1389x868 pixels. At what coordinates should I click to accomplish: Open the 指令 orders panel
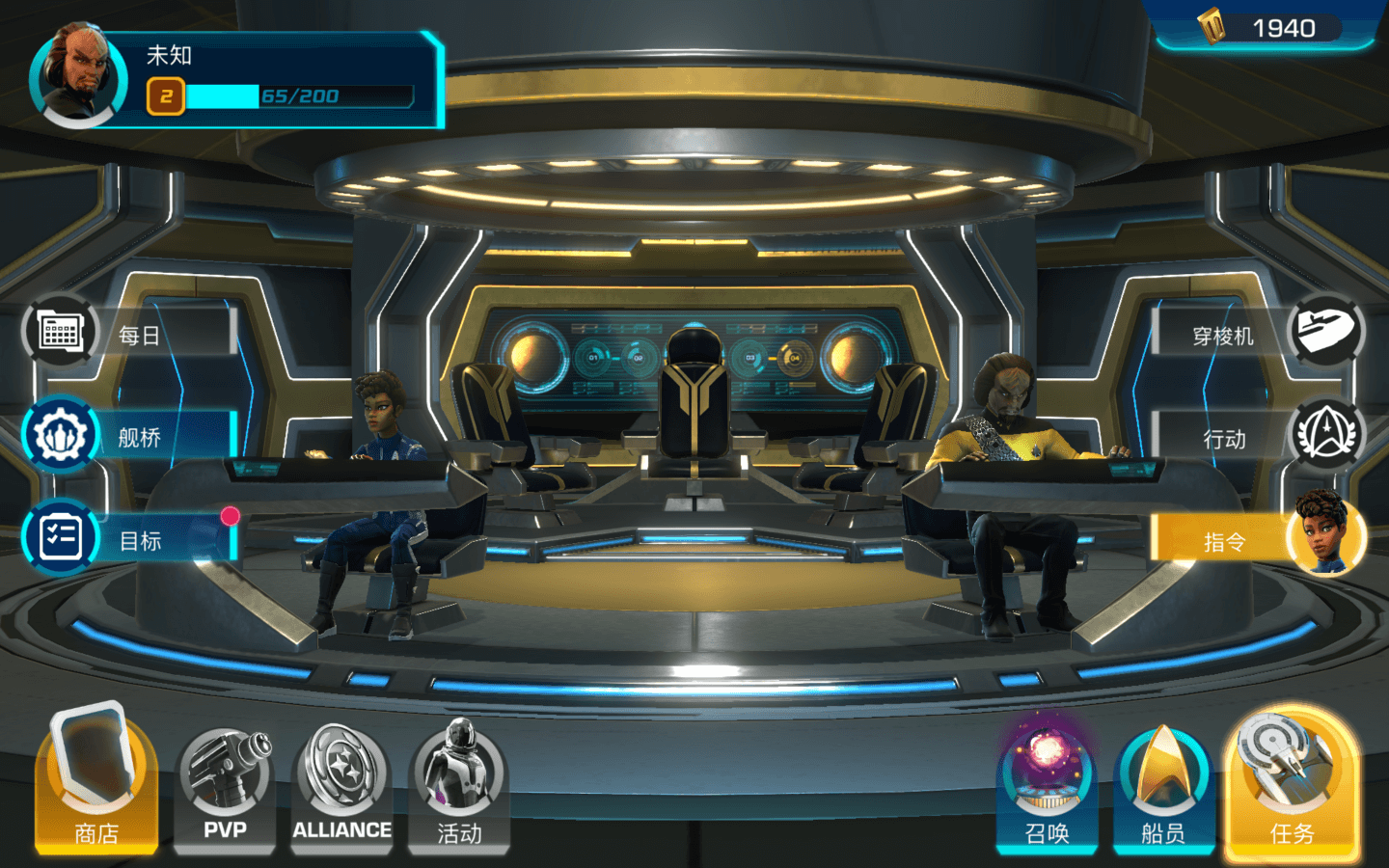click(x=1259, y=540)
